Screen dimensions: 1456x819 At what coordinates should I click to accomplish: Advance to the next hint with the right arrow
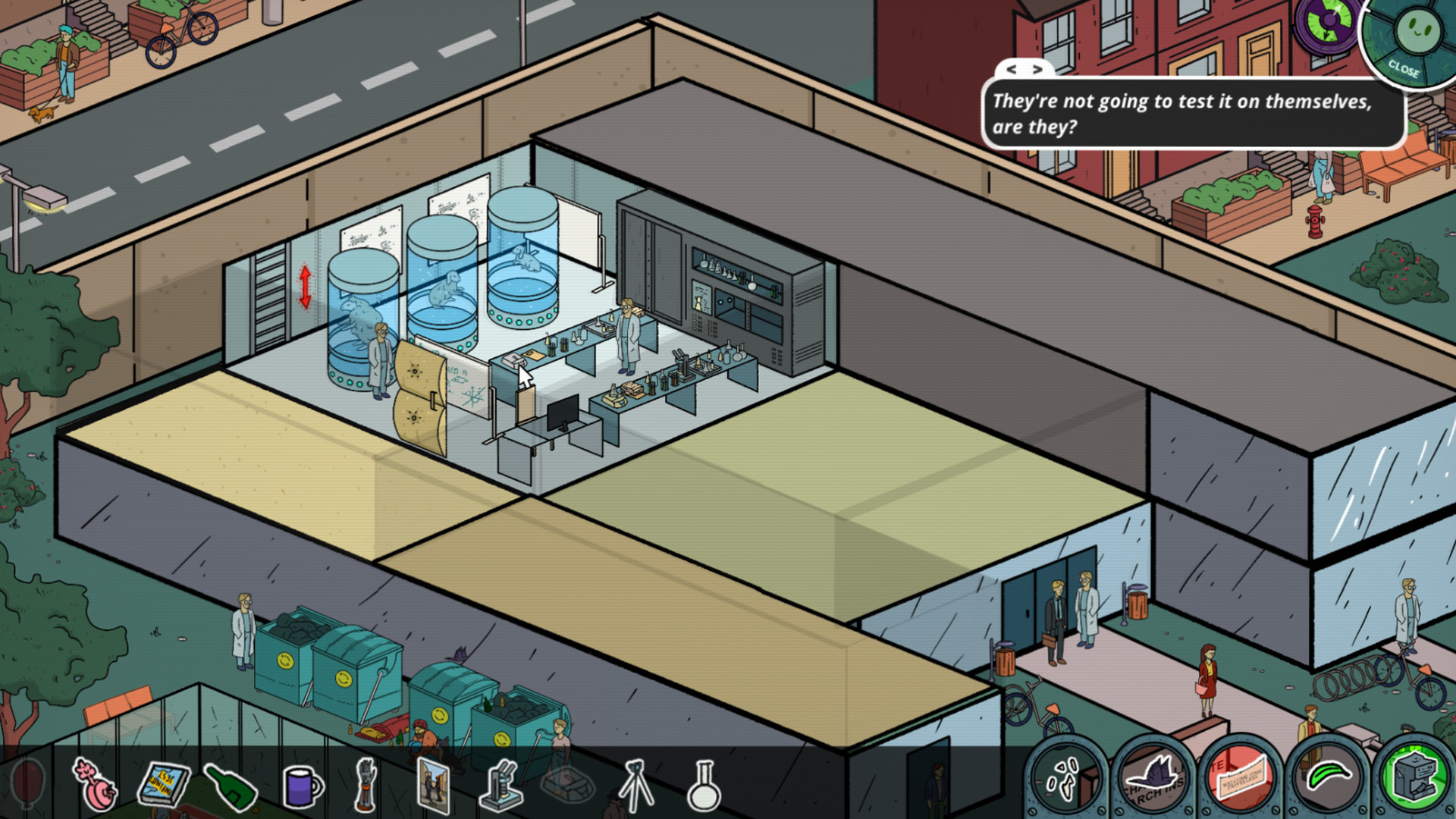click(x=1038, y=69)
